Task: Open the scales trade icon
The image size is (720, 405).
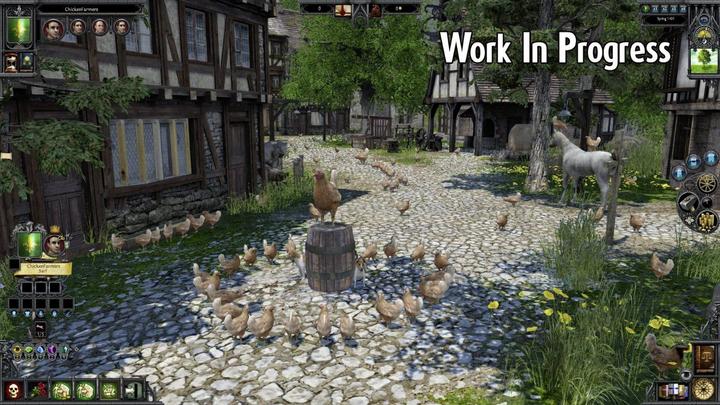Action: pos(705,358)
